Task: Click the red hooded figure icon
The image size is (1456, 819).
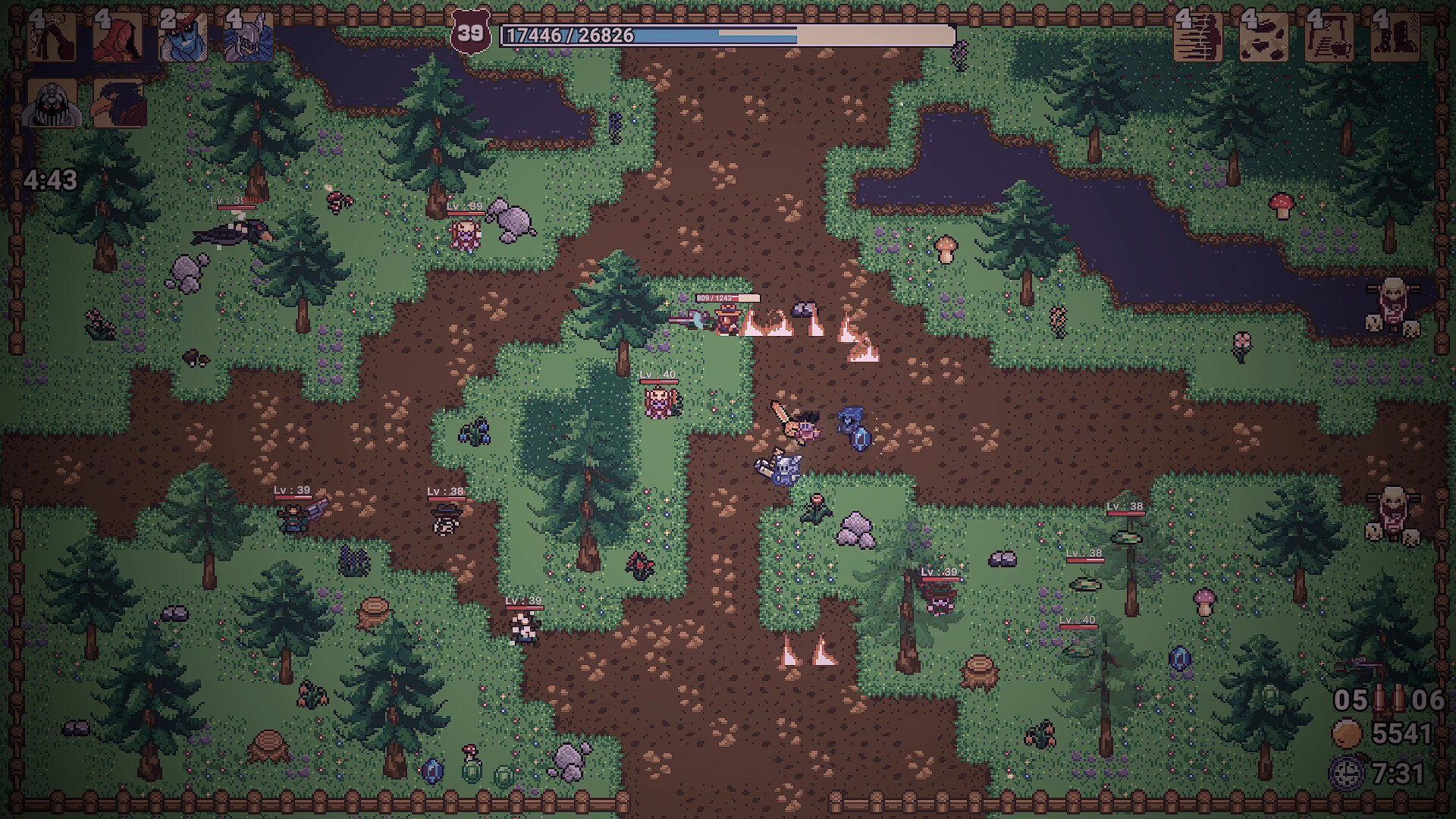Action: [x=118, y=36]
